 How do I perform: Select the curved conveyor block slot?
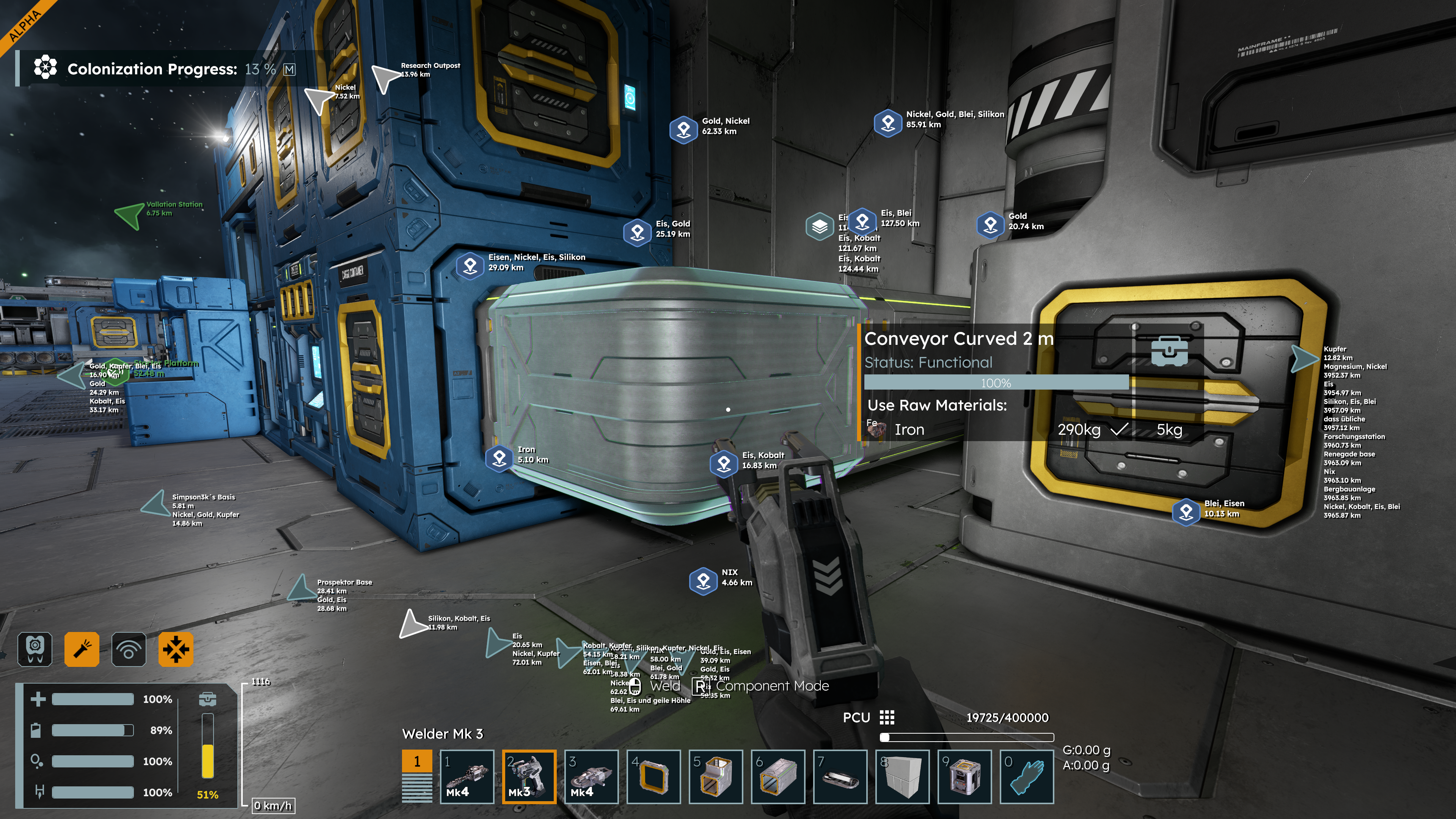[716, 777]
